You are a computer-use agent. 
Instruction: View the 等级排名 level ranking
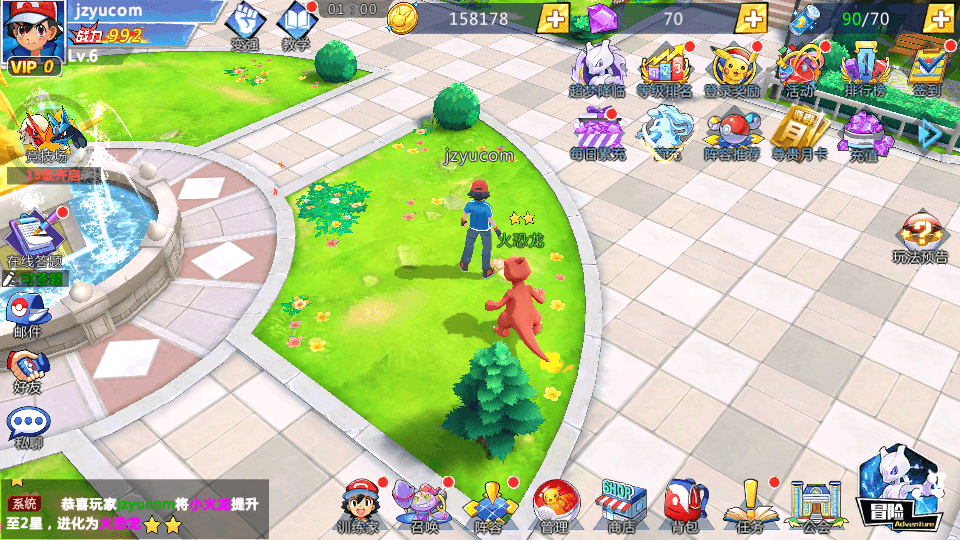tap(664, 68)
